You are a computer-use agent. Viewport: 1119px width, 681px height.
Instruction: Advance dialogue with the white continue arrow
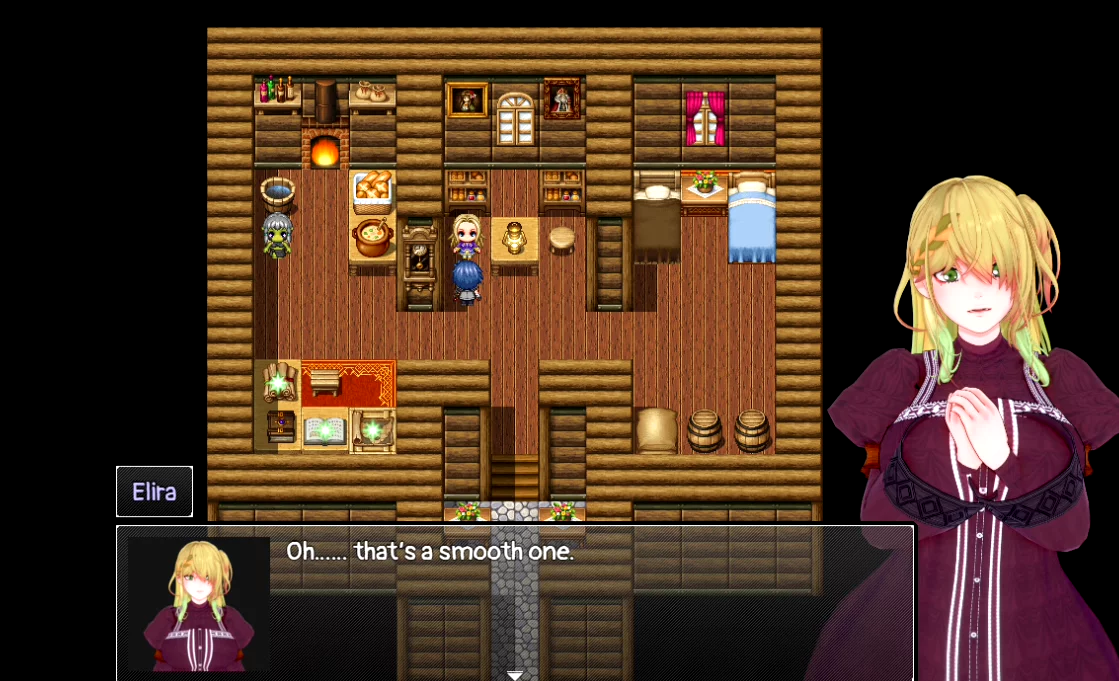click(515, 675)
